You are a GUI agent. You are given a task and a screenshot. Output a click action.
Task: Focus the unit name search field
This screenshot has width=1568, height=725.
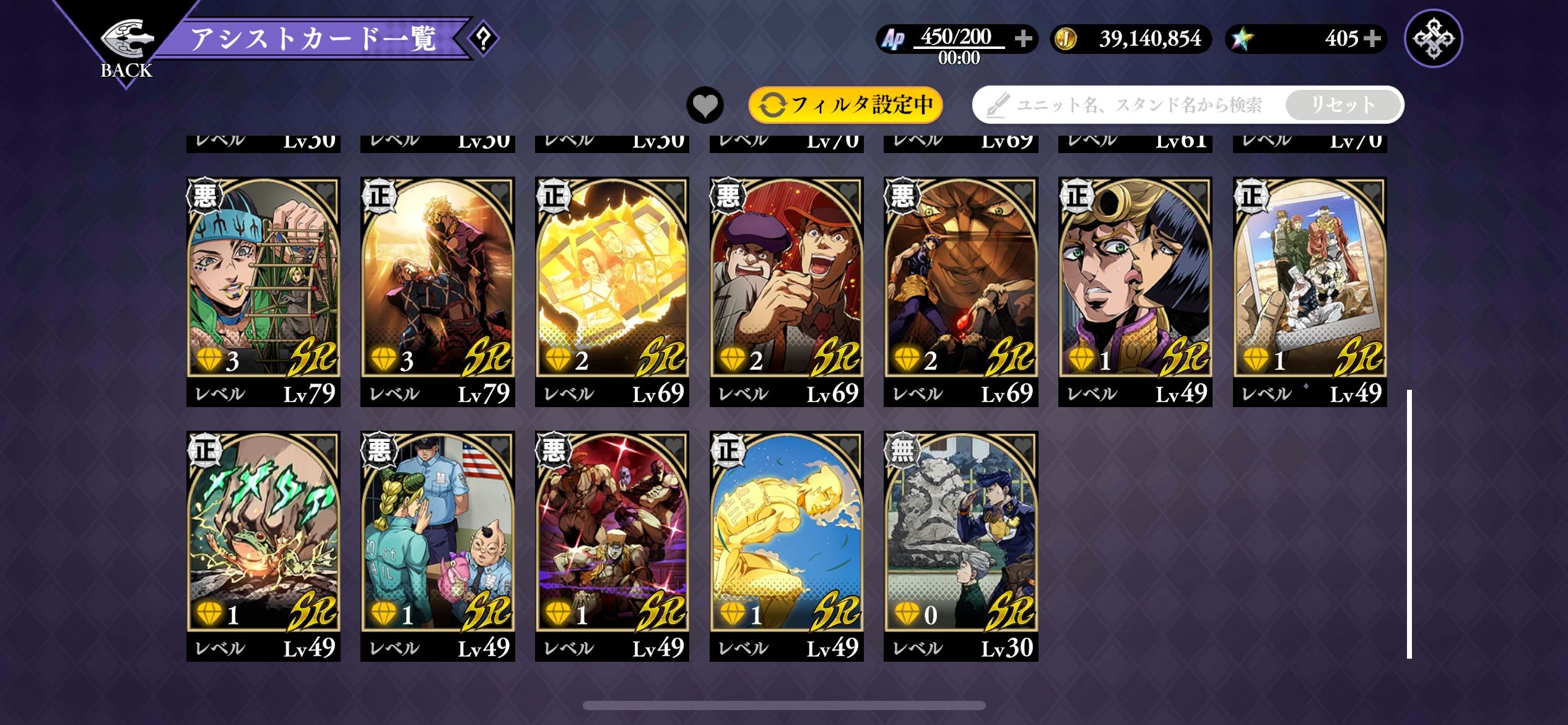[1133, 105]
